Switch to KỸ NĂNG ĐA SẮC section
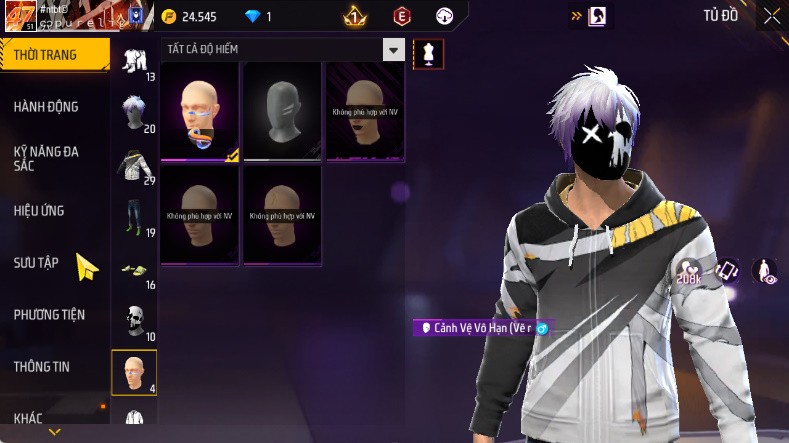This screenshot has width=789, height=443. tap(46, 158)
